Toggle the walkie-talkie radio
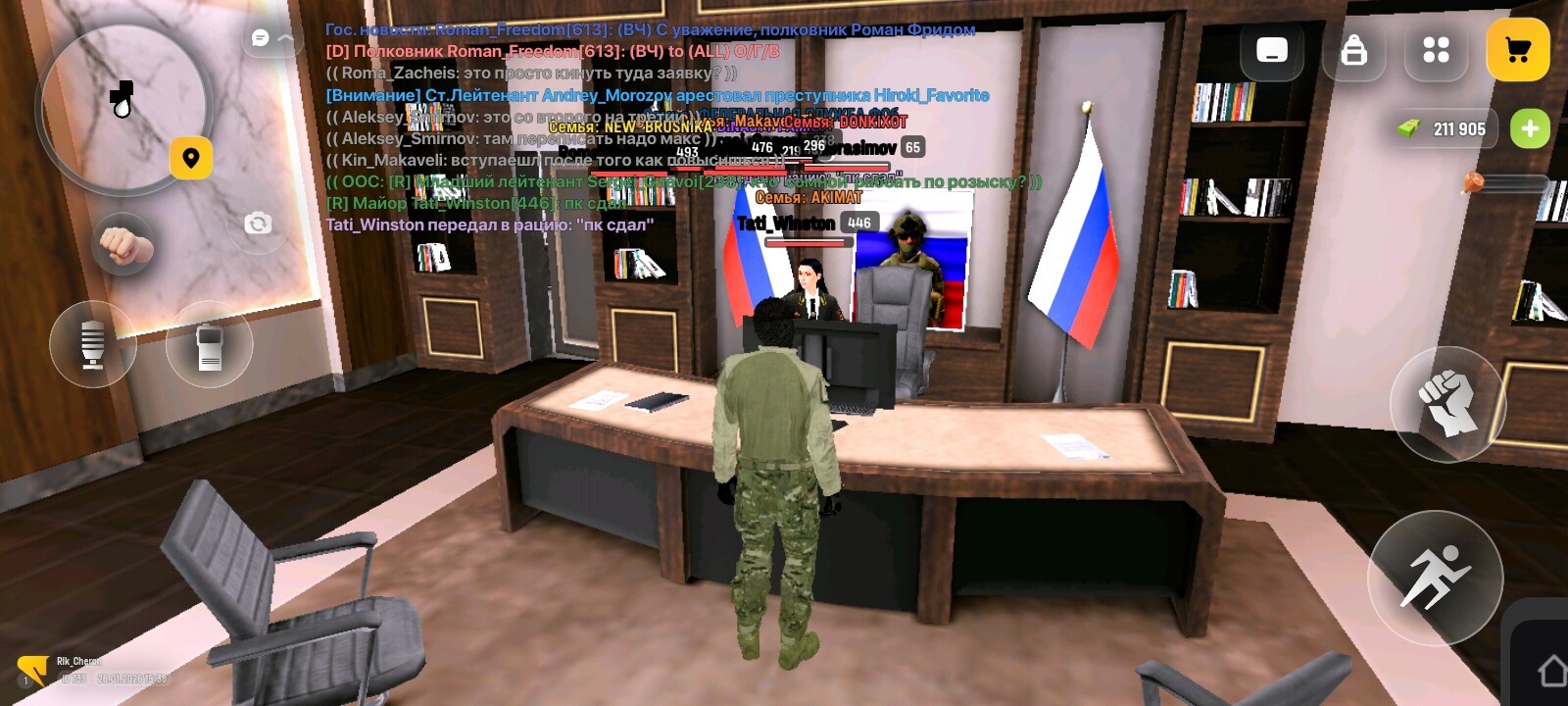This screenshot has width=1568, height=706. [209, 345]
